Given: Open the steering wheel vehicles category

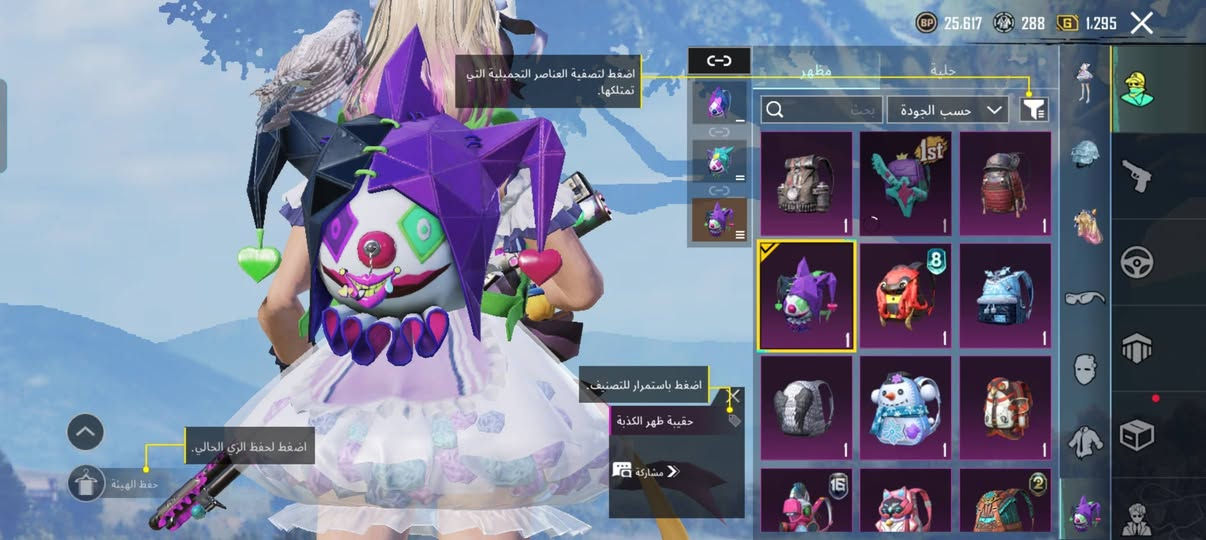Looking at the screenshot, I should pyautogui.click(x=1136, y=262).
